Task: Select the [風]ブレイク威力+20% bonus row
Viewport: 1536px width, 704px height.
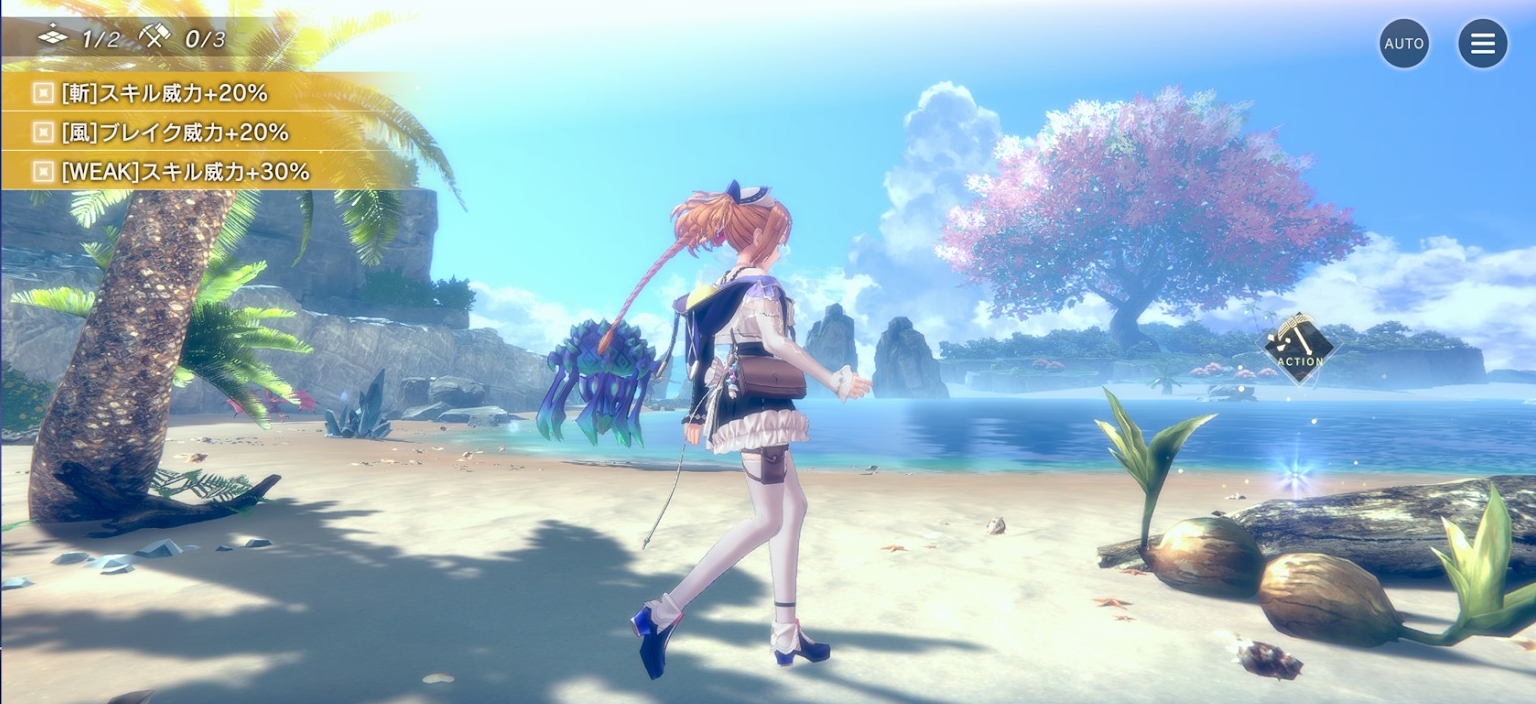Action: [x=175, y=132]
